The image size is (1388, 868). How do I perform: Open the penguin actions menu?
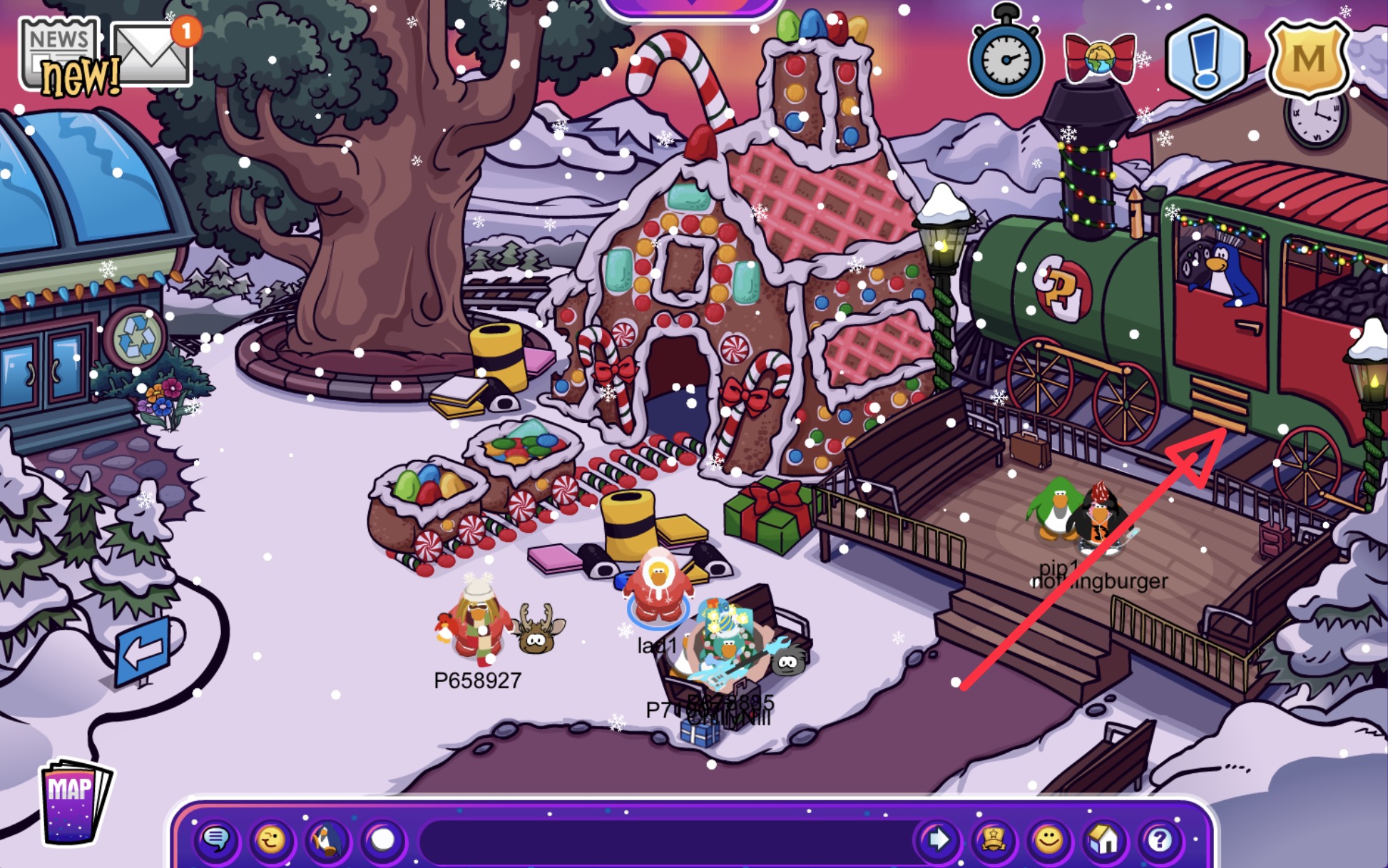pos(327,840)
